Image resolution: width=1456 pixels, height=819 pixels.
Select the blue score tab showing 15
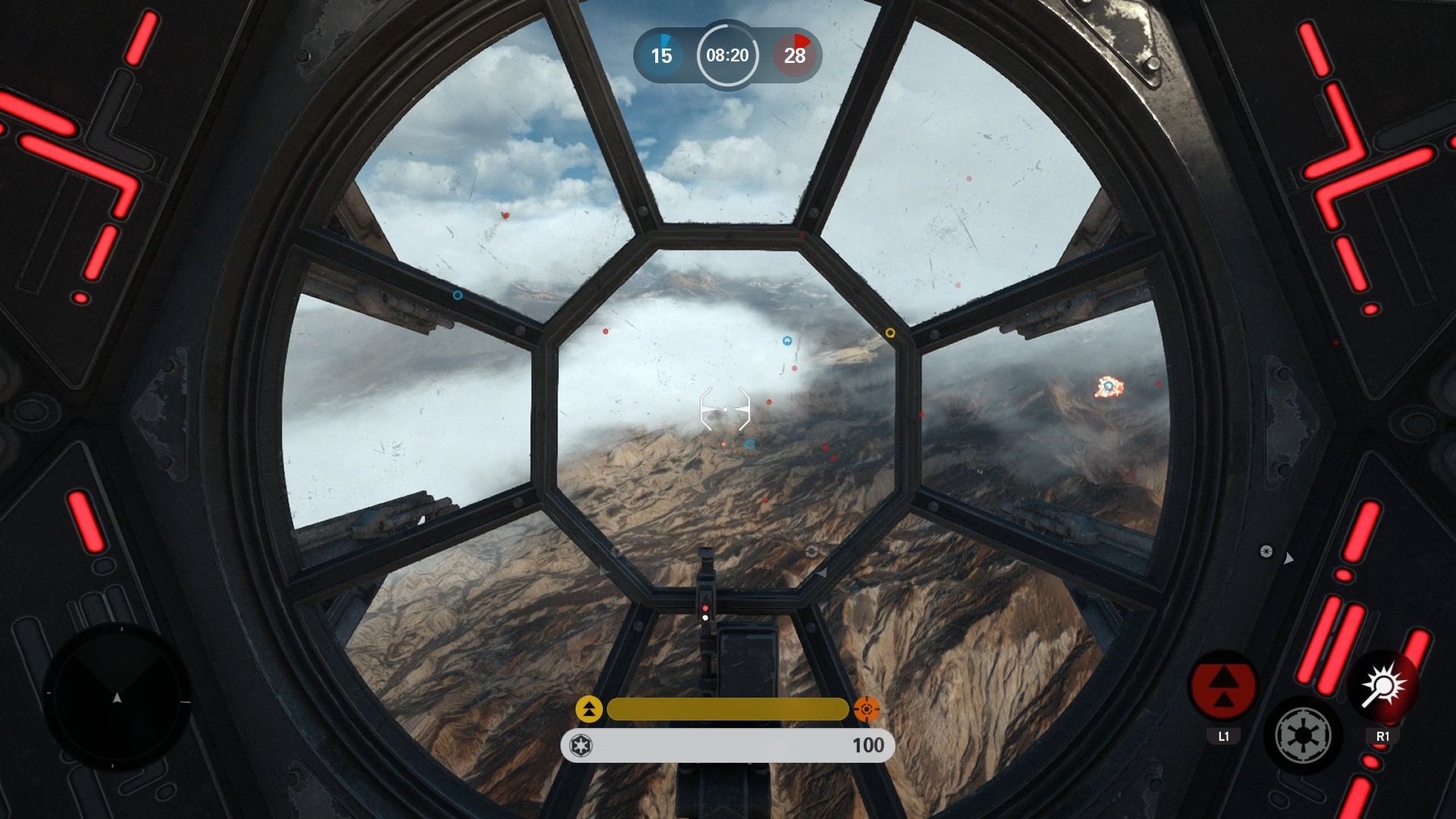[x=661, y=55]
